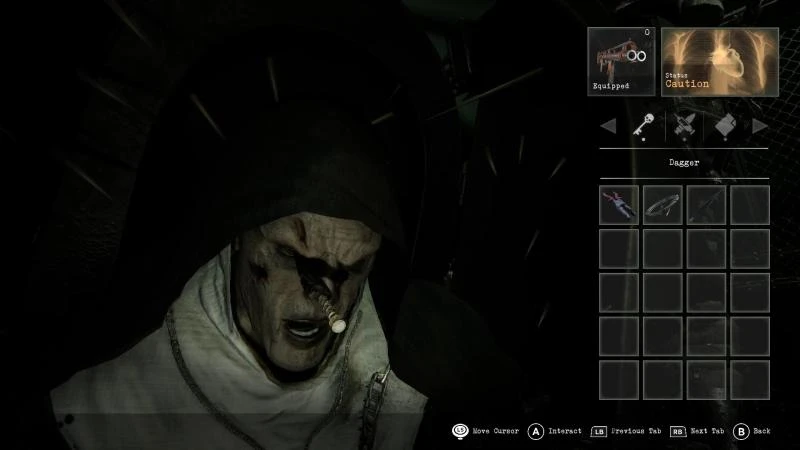Click the left tab arrow
800x450 pixels.
607,126
